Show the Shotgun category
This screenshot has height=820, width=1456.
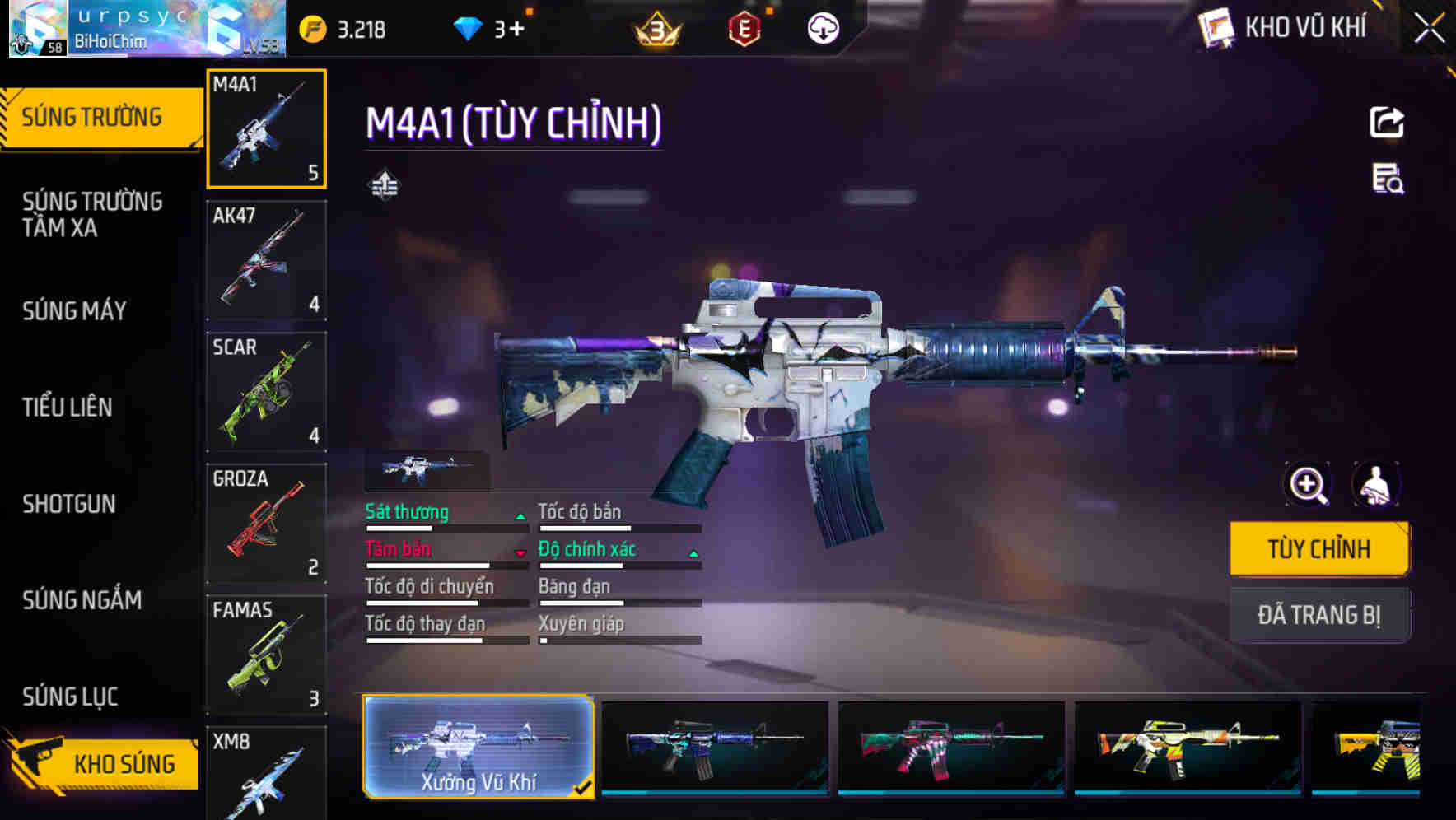(x=69, y=503)
